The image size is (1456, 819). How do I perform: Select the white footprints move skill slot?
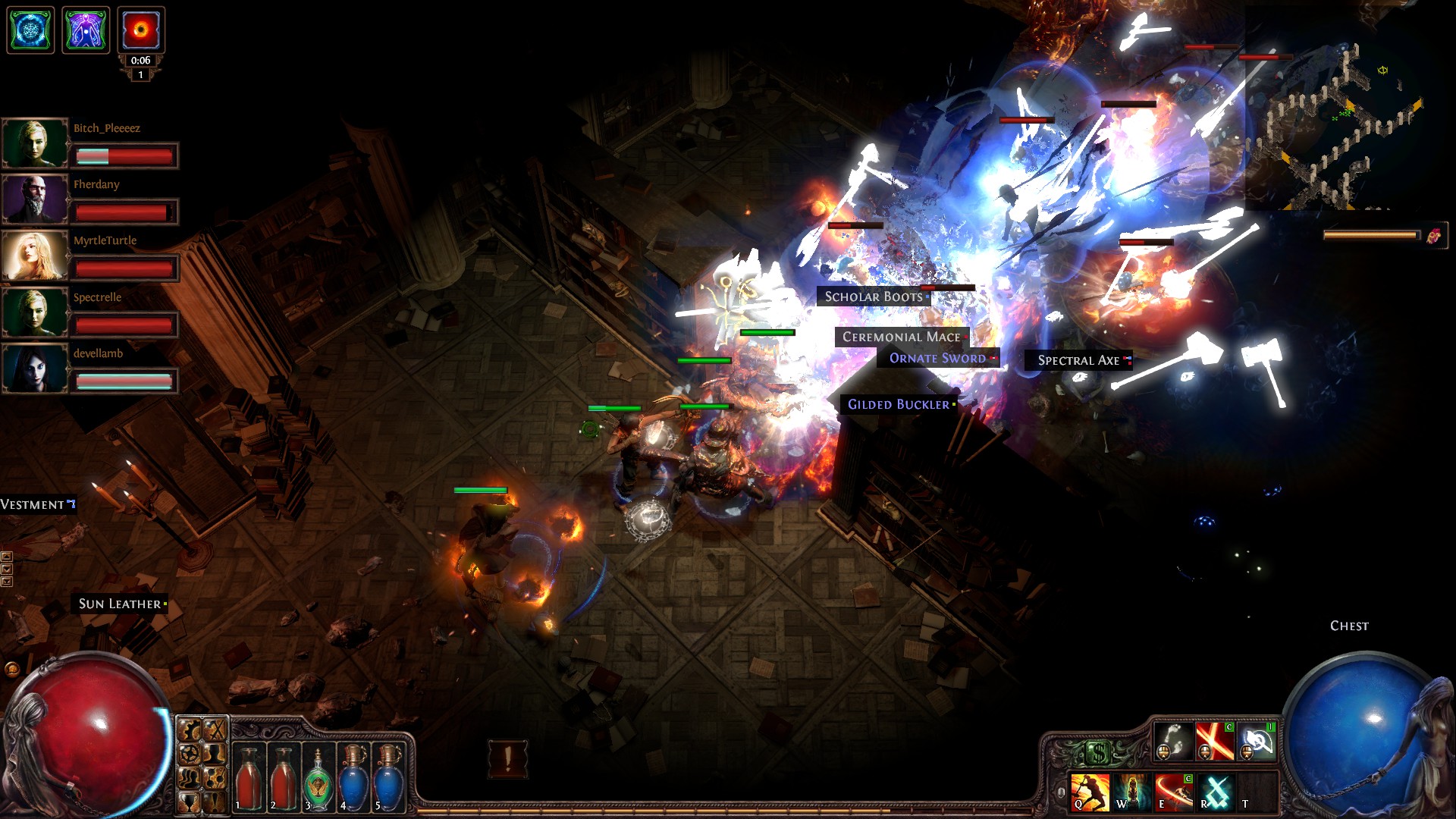pyautogui.click(x=1172, y=741)
